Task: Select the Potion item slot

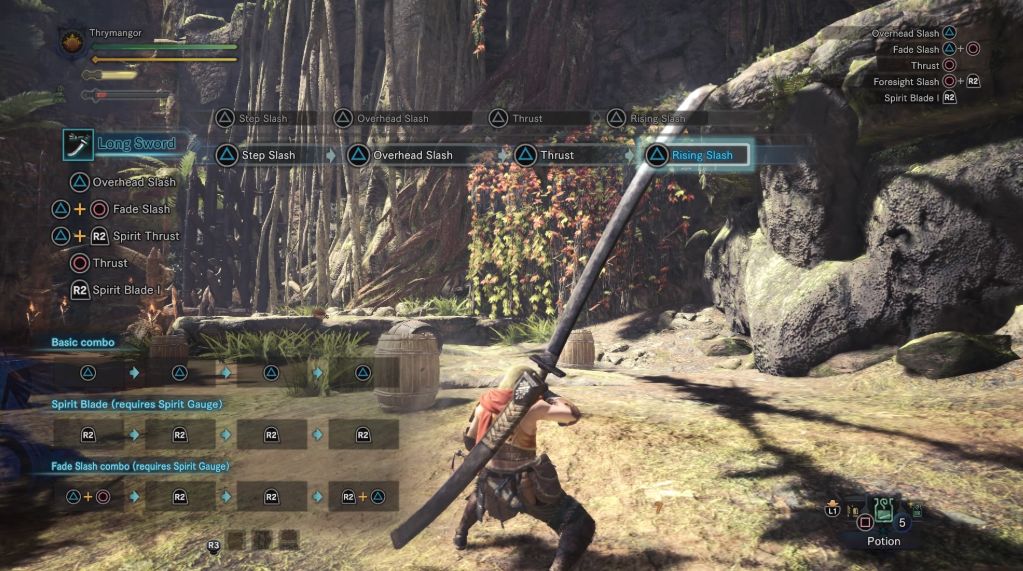Action: [x=884, y=521]
